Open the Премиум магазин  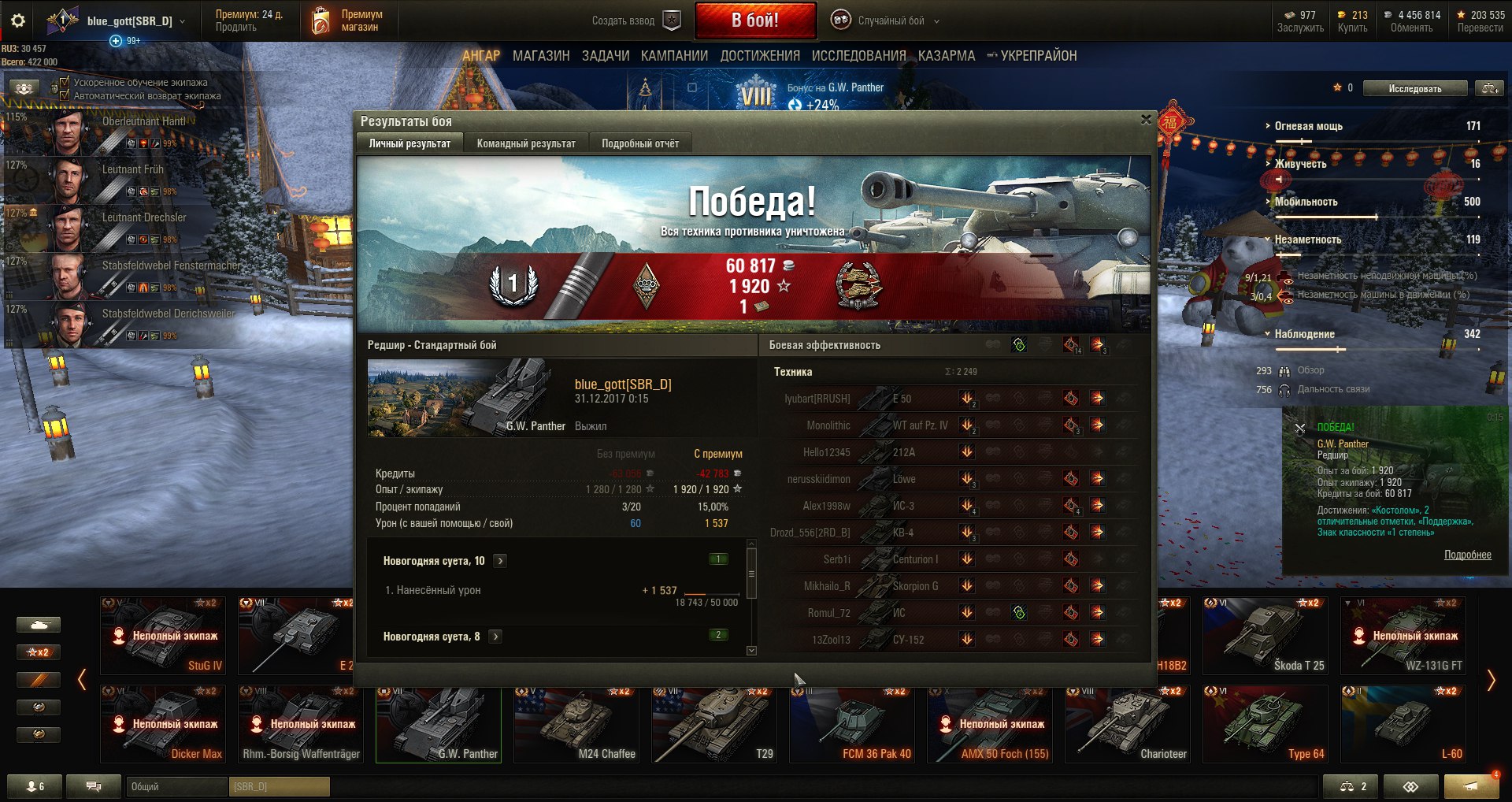point(348,20)
